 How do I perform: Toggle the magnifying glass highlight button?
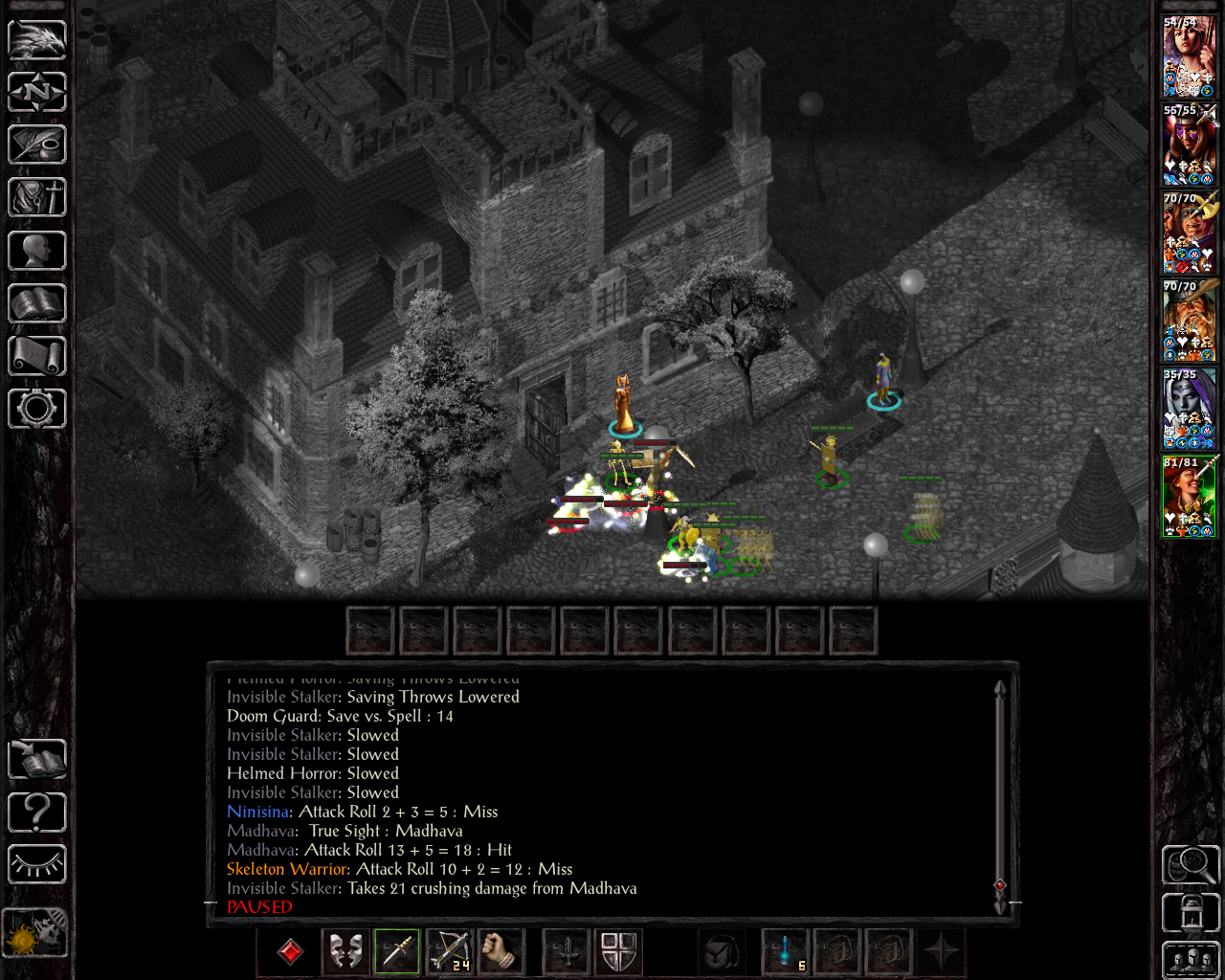(x=1191, y=865)
